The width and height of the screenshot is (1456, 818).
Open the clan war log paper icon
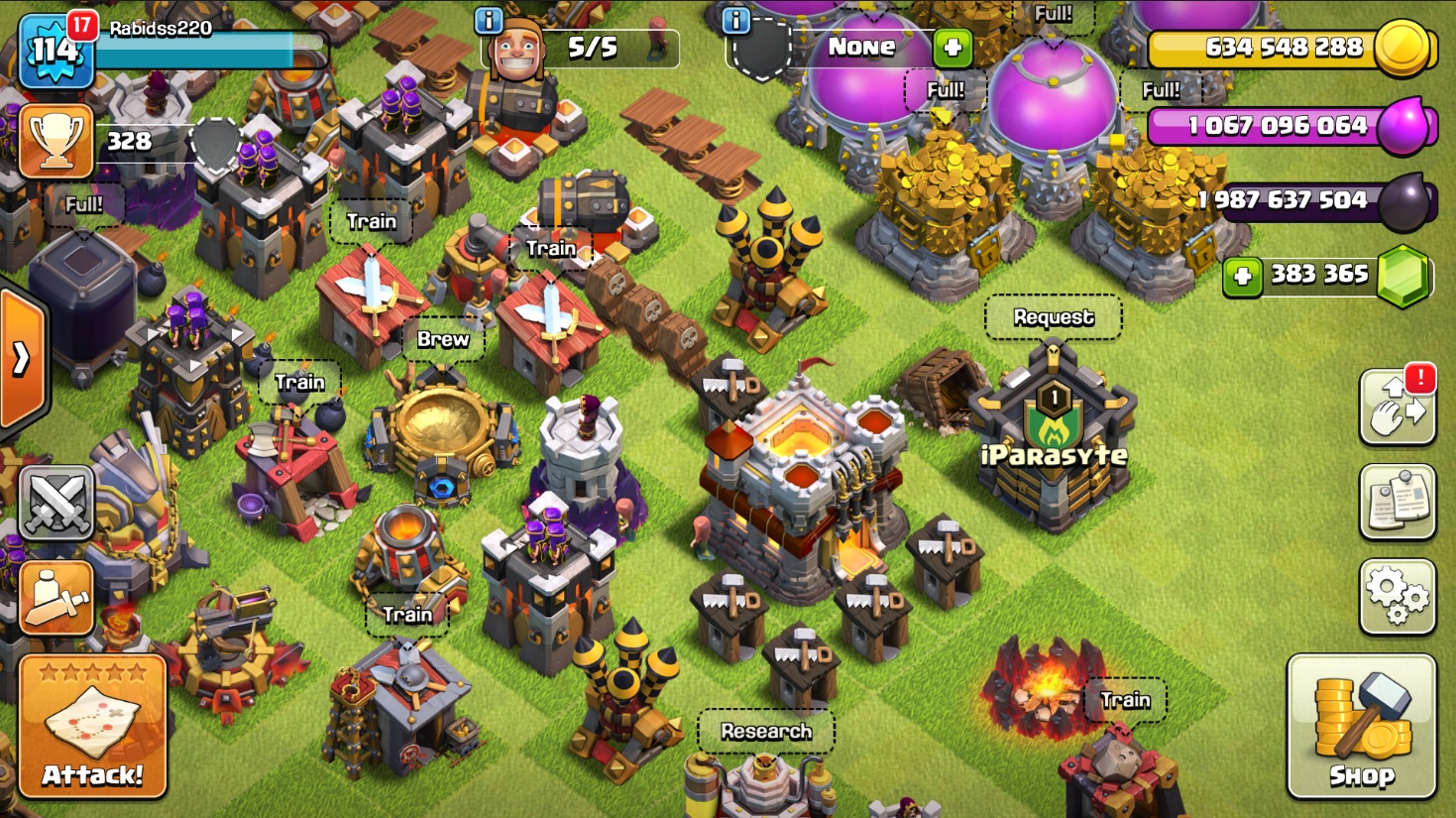click(x=1397, y=502)
